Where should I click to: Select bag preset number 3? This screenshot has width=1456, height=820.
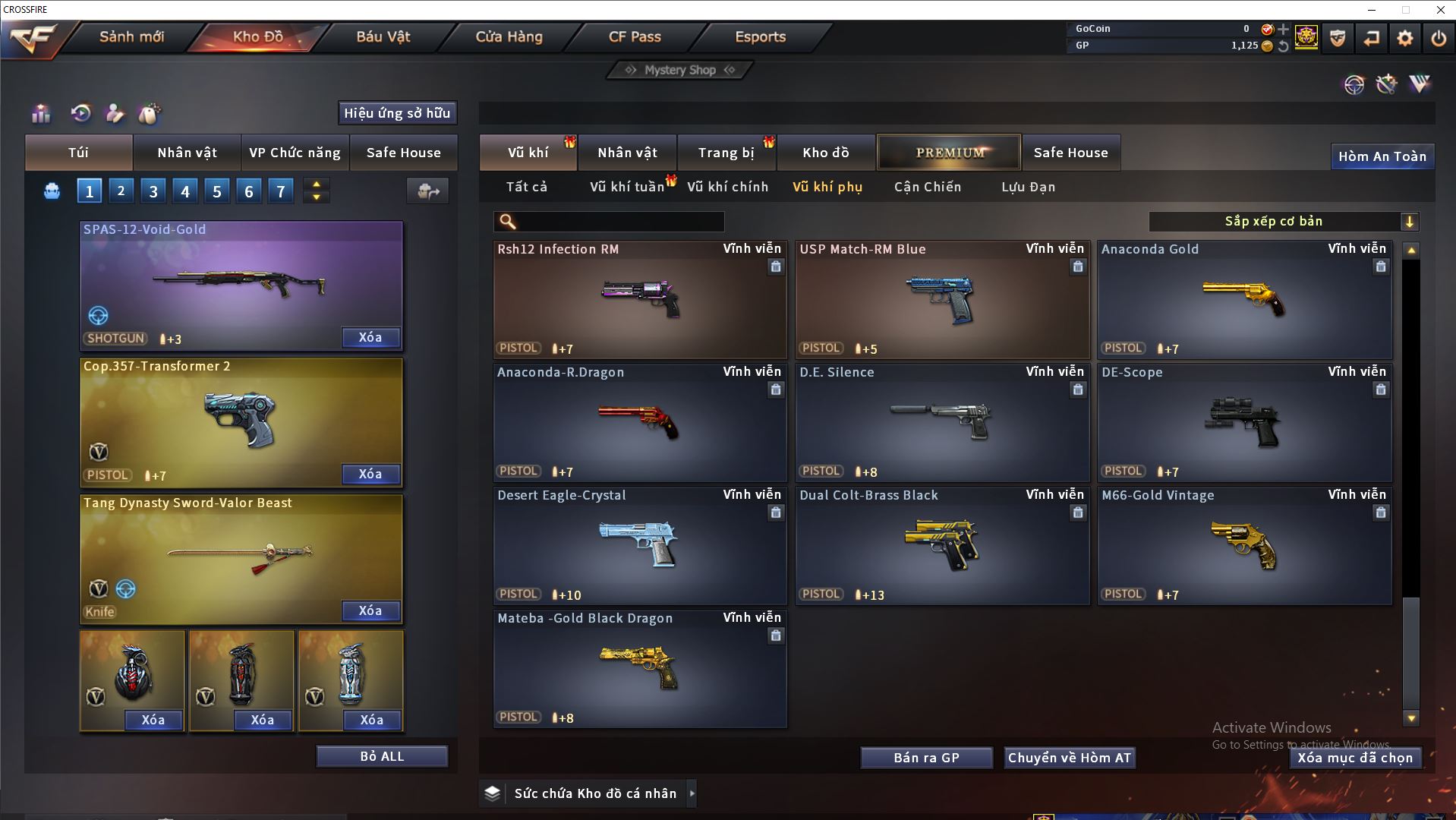point(153,191)
